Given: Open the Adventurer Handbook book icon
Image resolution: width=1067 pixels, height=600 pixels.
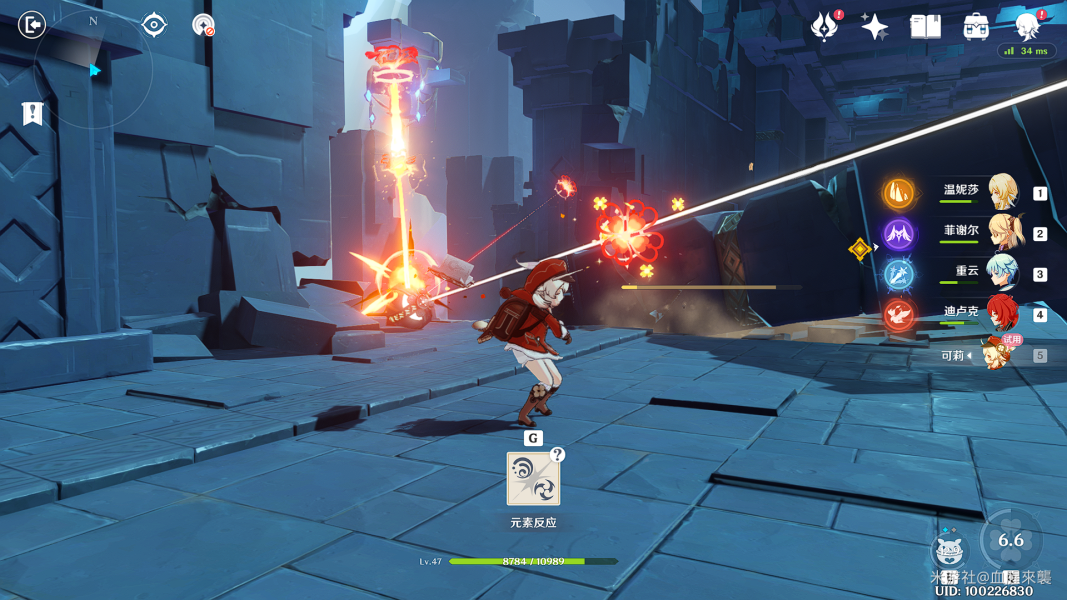Looking at the screenshot, I should 925,26.
